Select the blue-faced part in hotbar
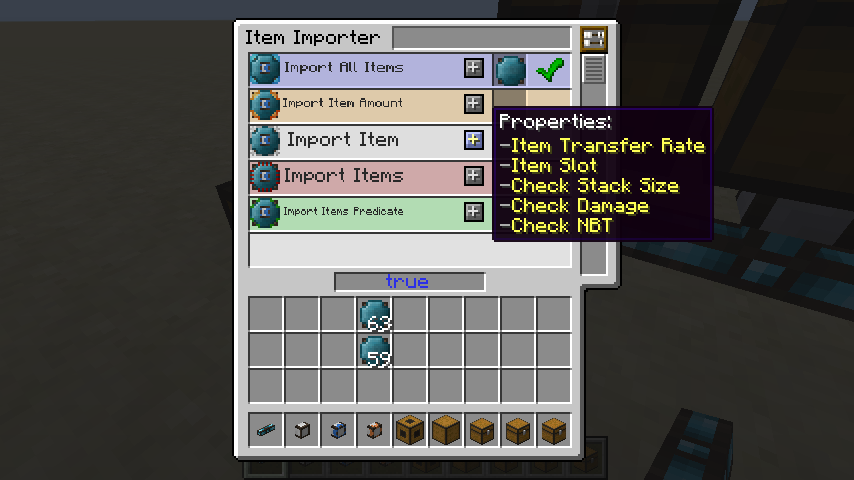The image size is (854, 480). coord(338,430)
